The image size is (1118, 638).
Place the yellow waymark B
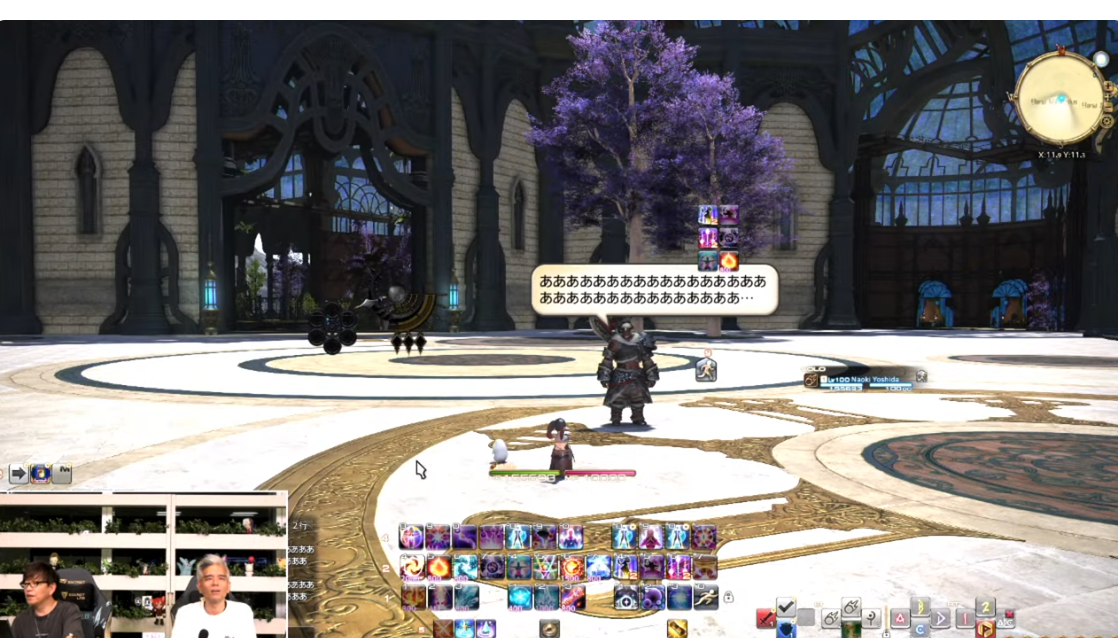921,607
